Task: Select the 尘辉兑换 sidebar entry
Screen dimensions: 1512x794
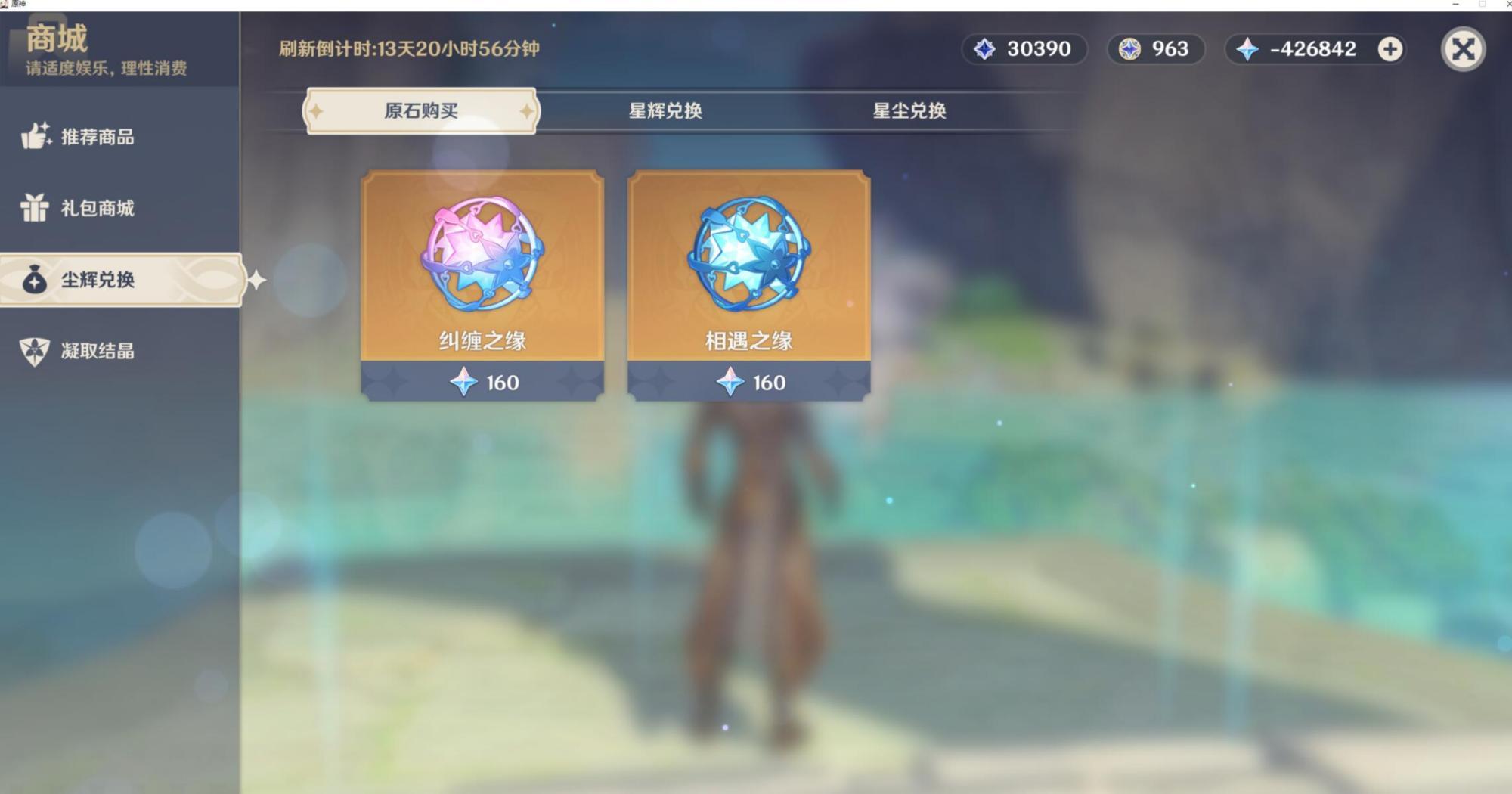Action: tap(98, 280)
